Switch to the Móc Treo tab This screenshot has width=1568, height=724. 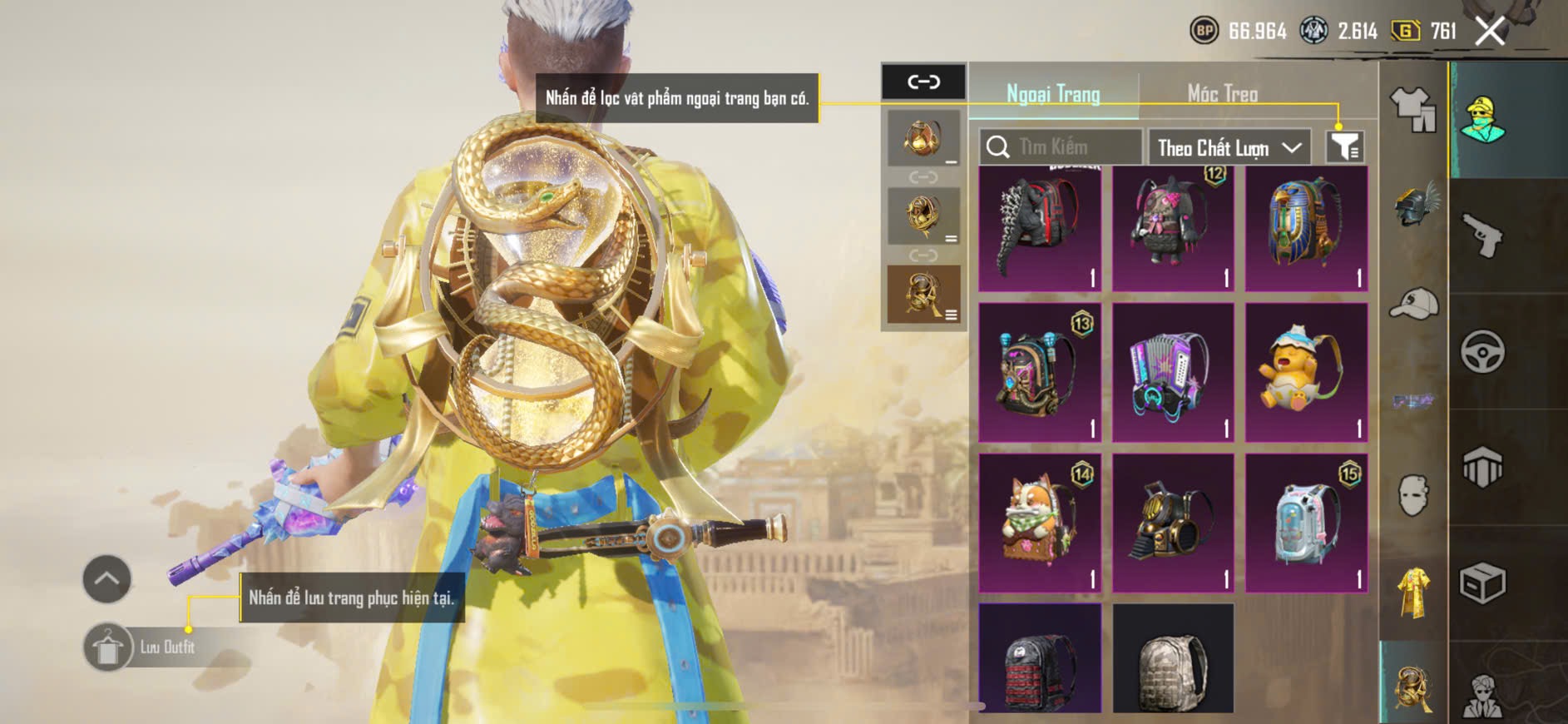1222,93
